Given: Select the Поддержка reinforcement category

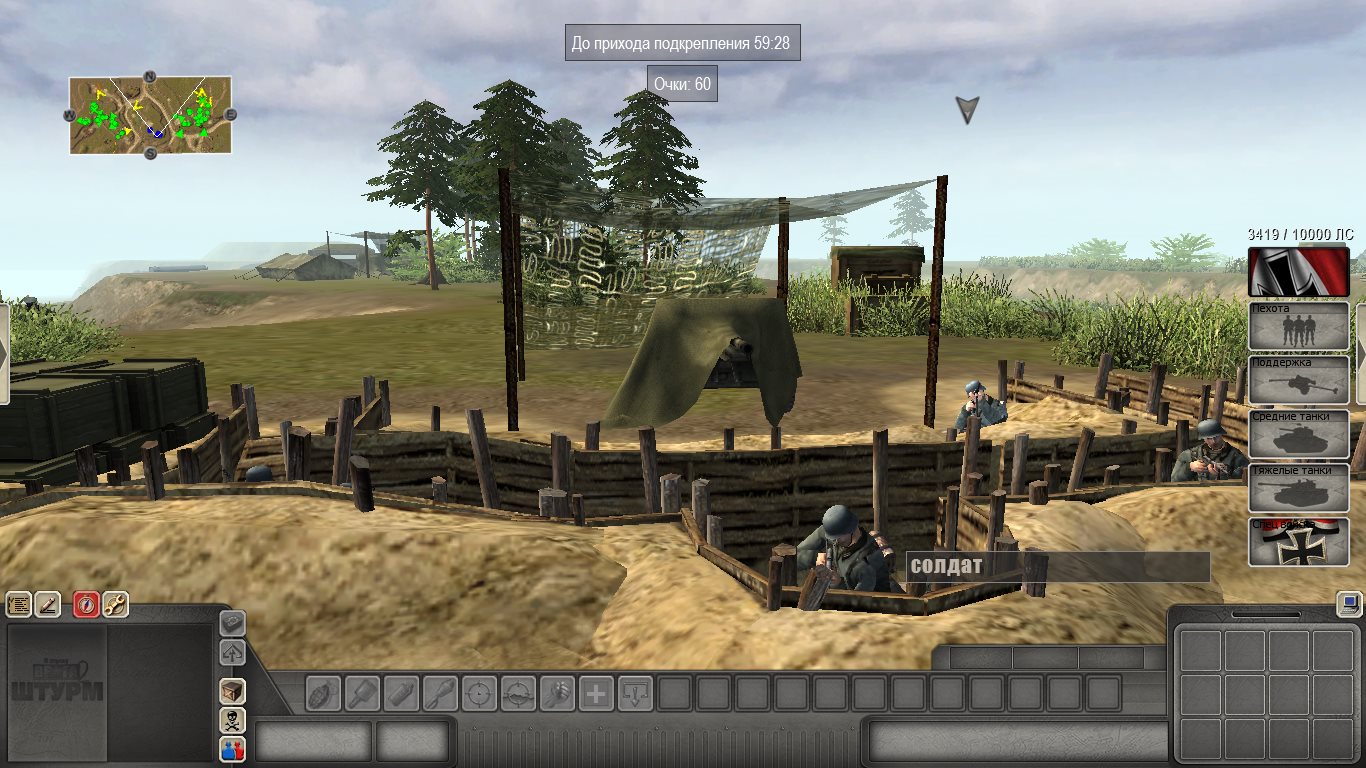Looking at the screenshot, I should point(1298,380).
